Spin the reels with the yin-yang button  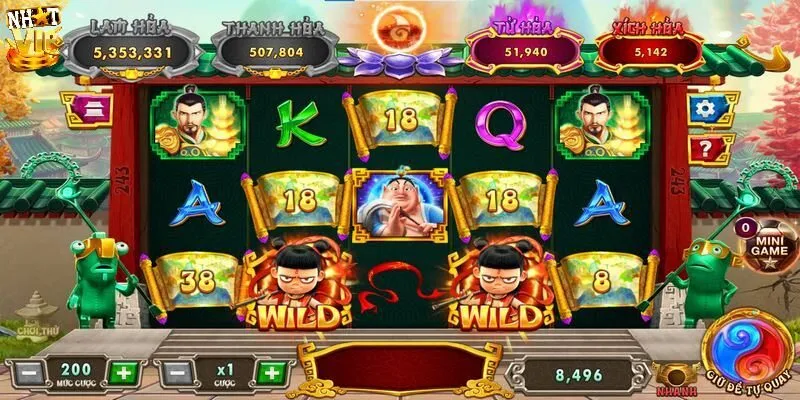click(x=747, y=343)
